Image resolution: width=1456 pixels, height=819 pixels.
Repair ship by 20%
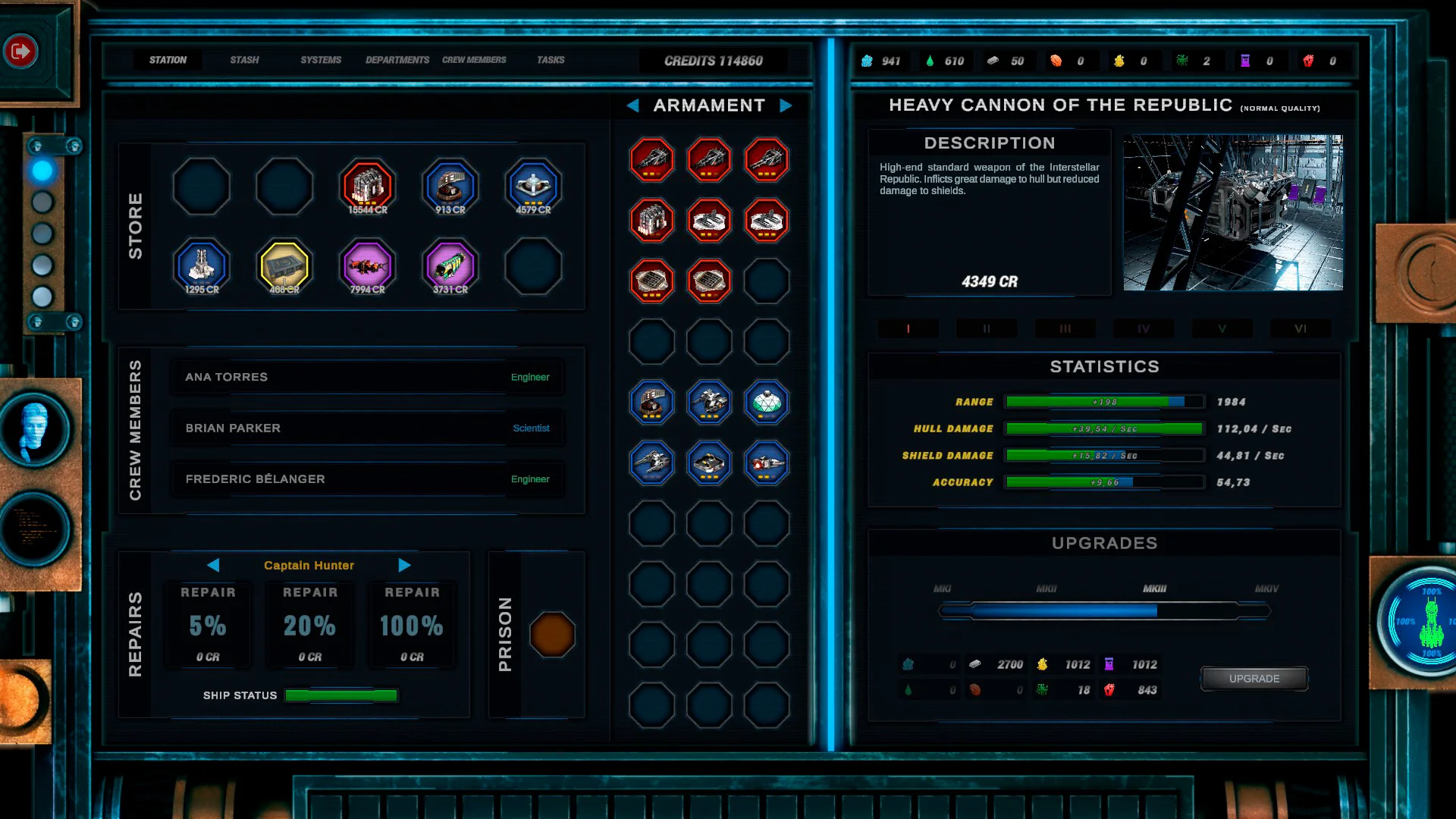click(309, 626)
